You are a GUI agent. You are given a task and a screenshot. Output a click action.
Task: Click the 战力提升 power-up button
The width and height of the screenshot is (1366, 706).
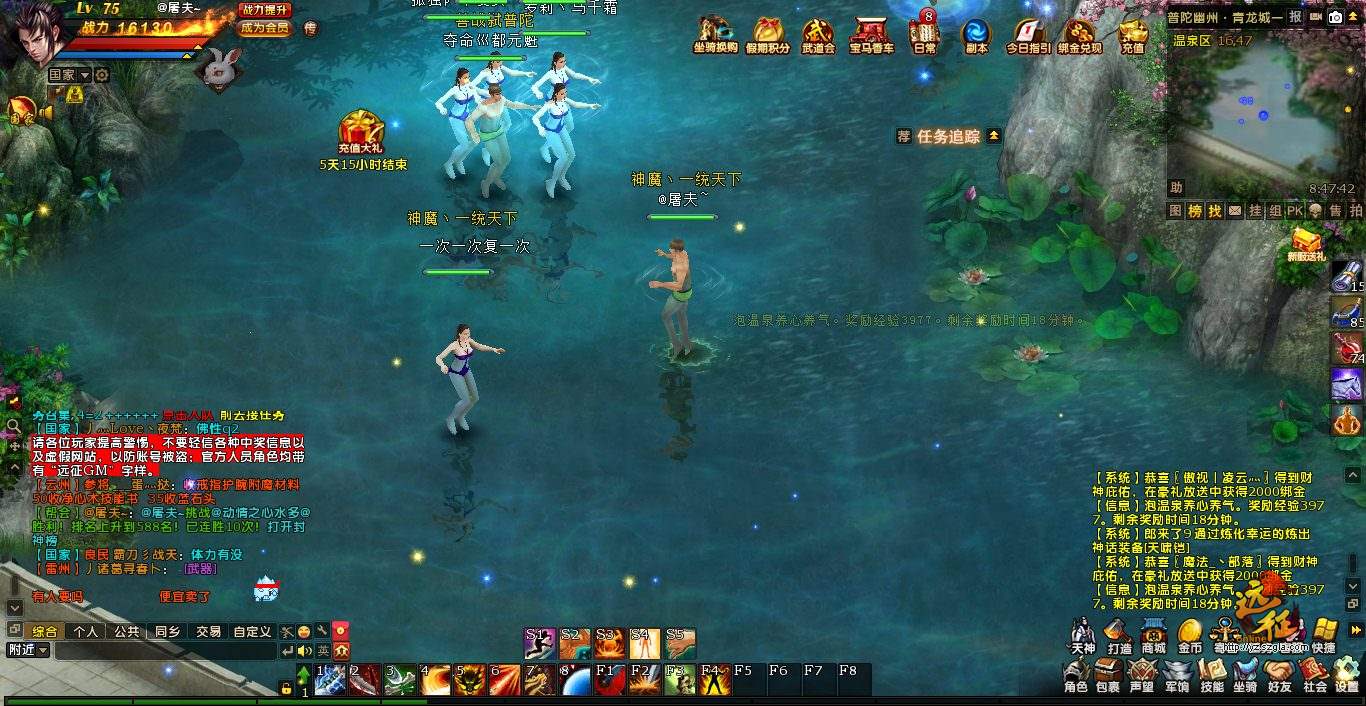(265, 9)
